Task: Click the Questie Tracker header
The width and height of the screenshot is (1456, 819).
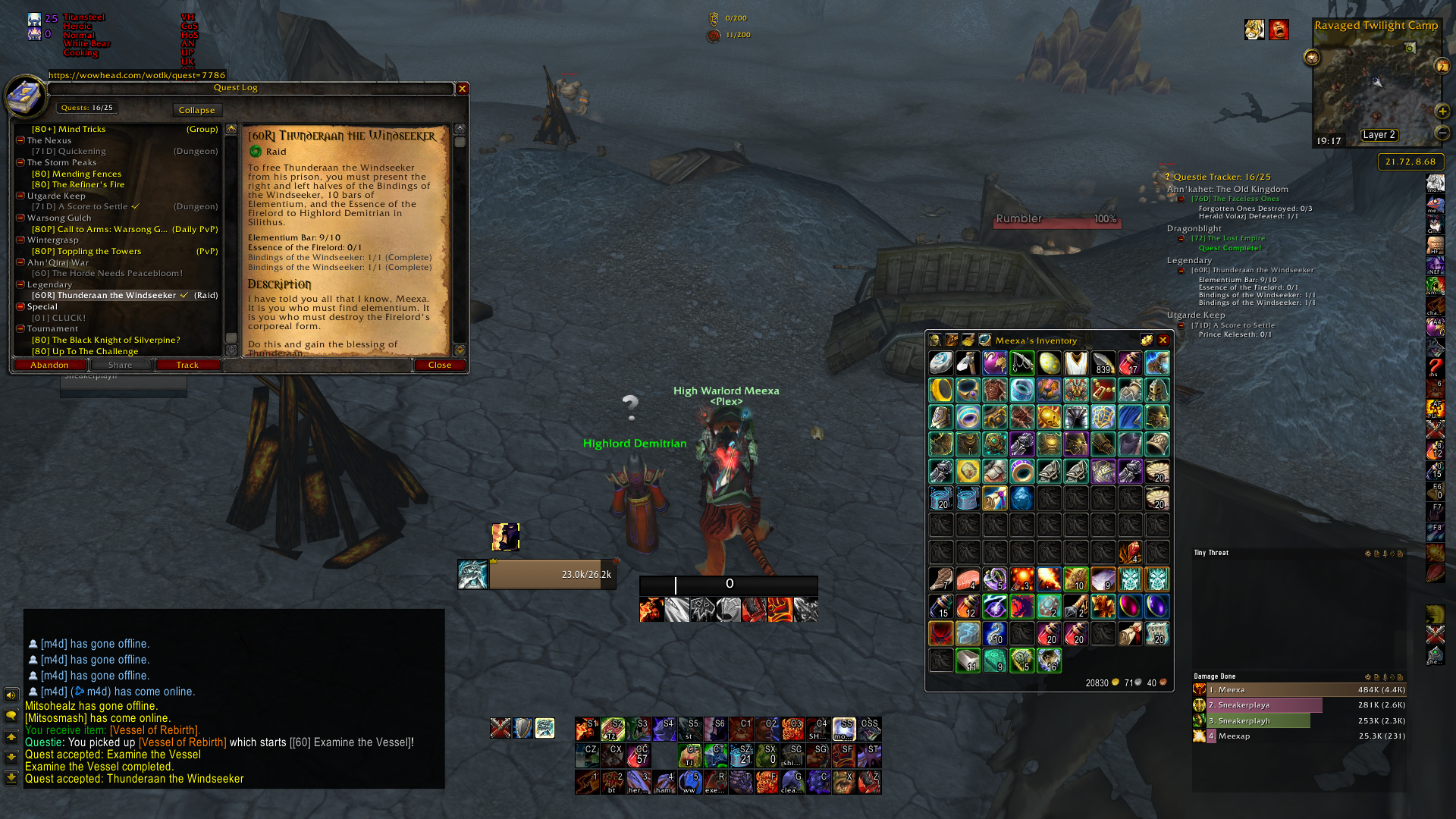Action: tap(1222, 177)
